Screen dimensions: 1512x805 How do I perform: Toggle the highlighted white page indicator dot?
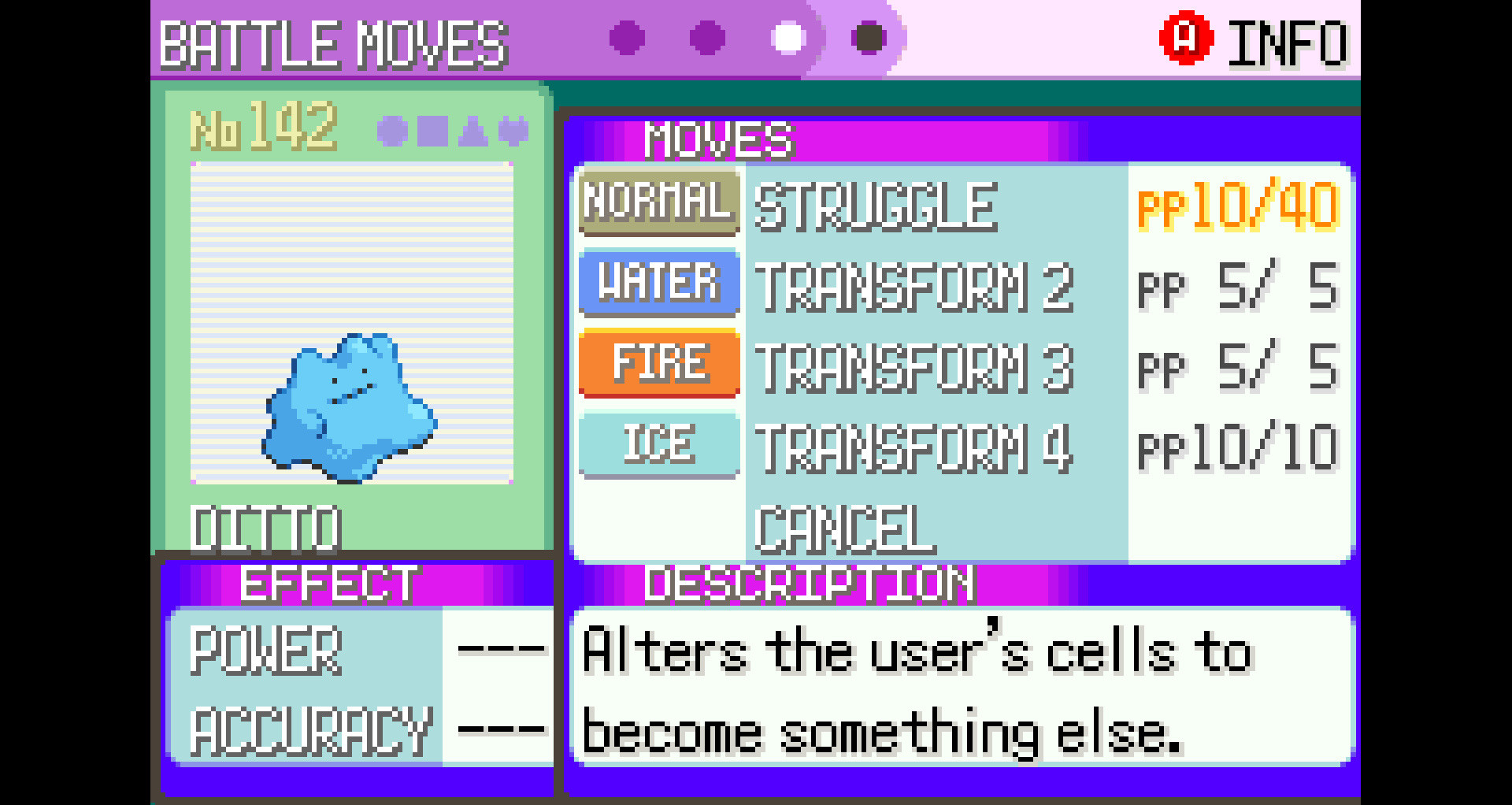[x=788, y=35]
